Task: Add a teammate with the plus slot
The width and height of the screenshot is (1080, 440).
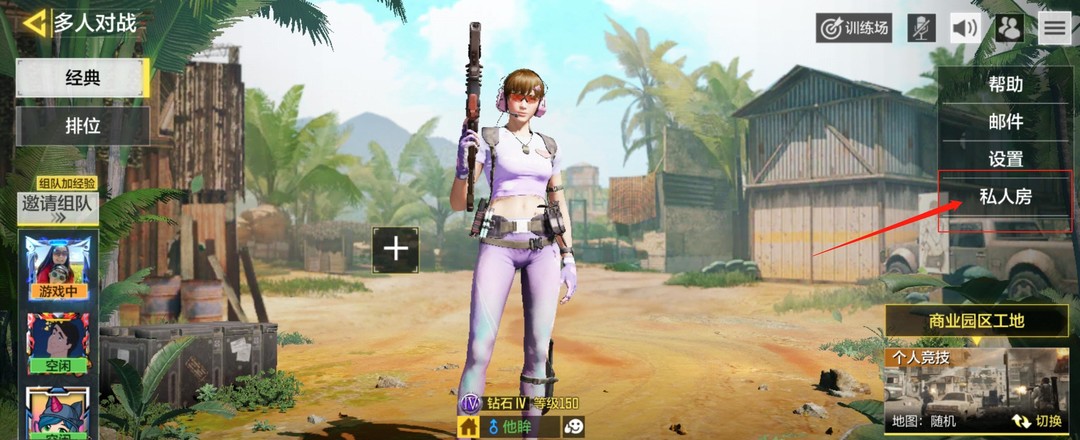Action: [x=396, y=248]
